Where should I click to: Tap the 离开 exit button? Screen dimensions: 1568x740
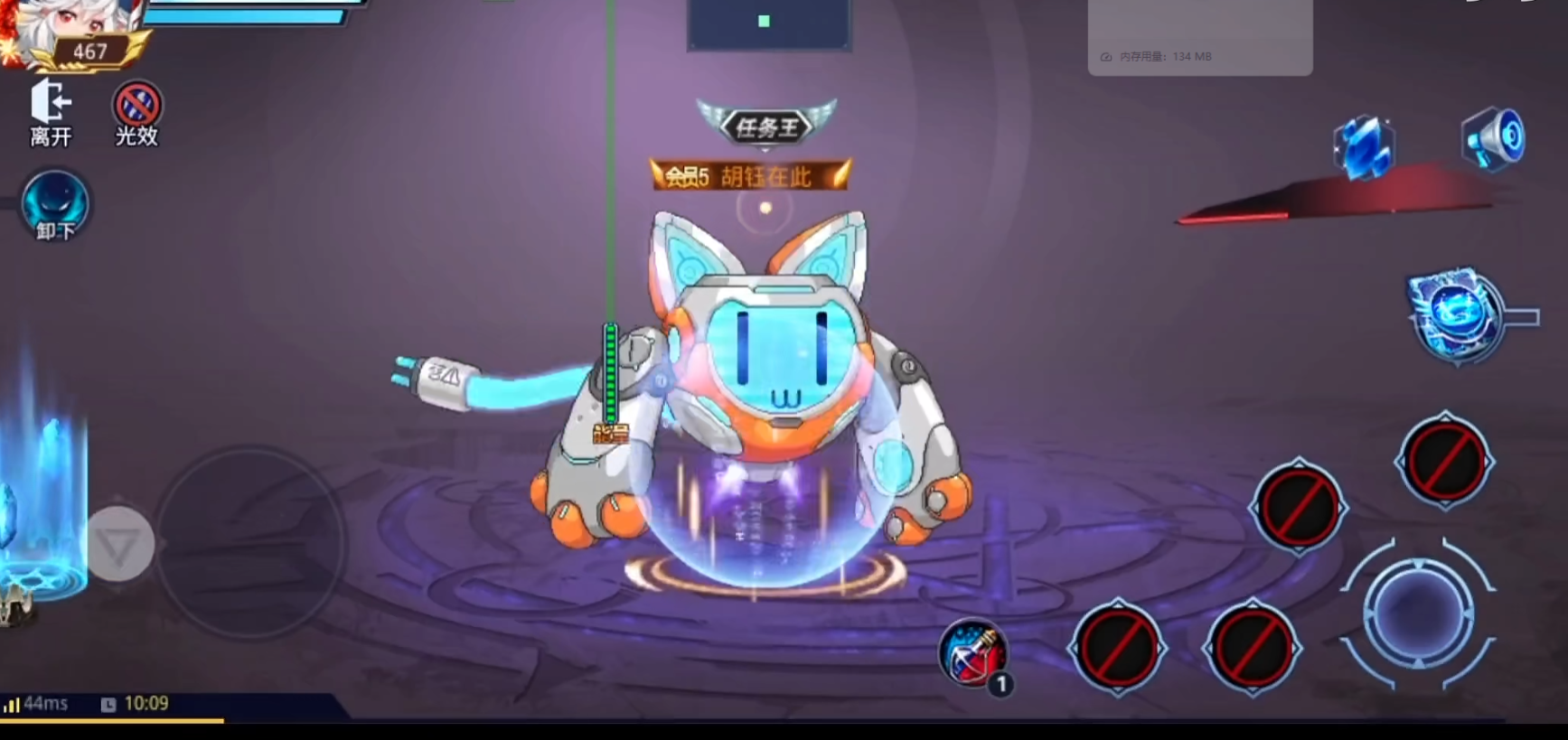51,112
